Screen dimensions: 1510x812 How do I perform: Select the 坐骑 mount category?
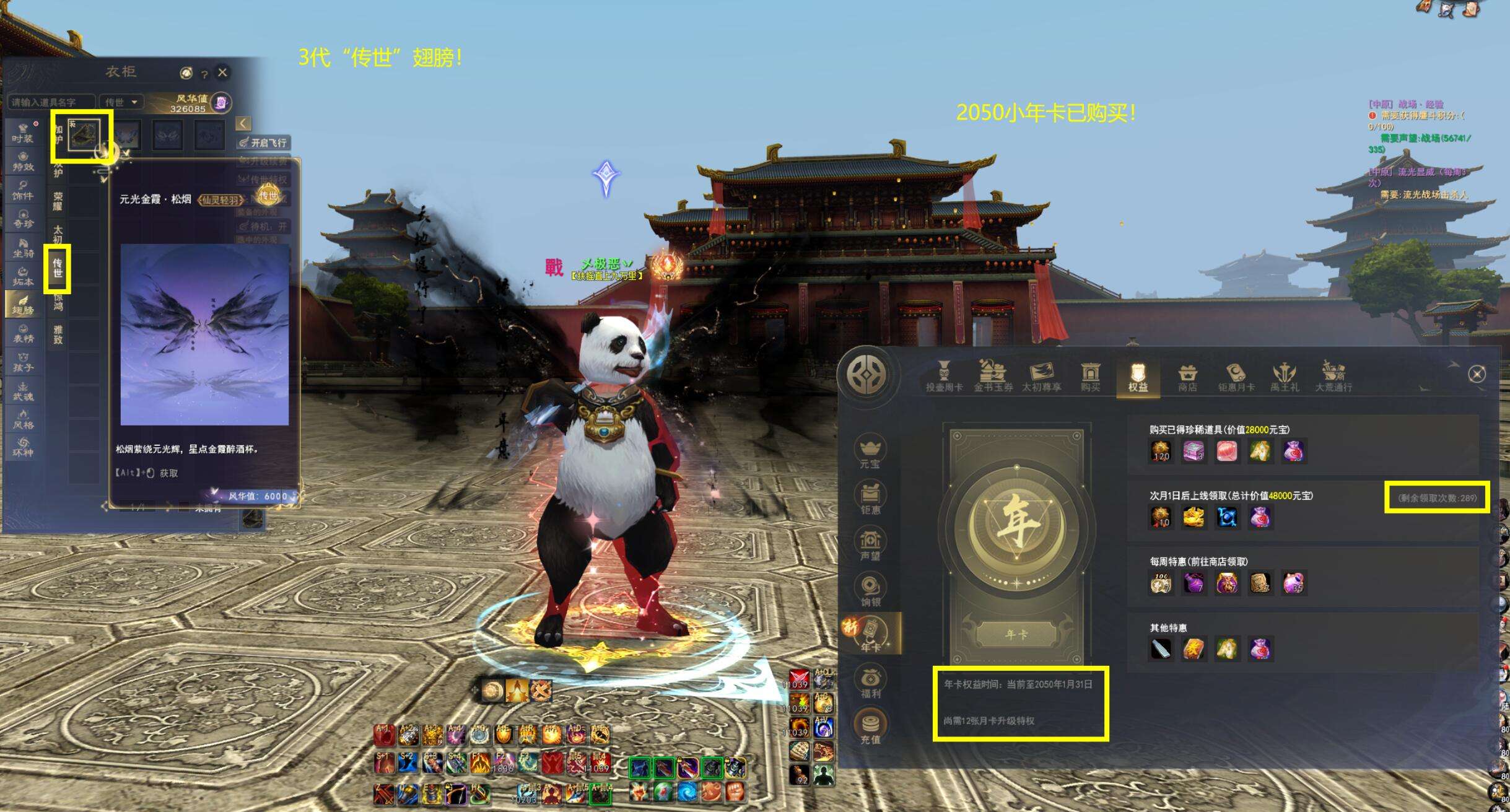[23, 247]
